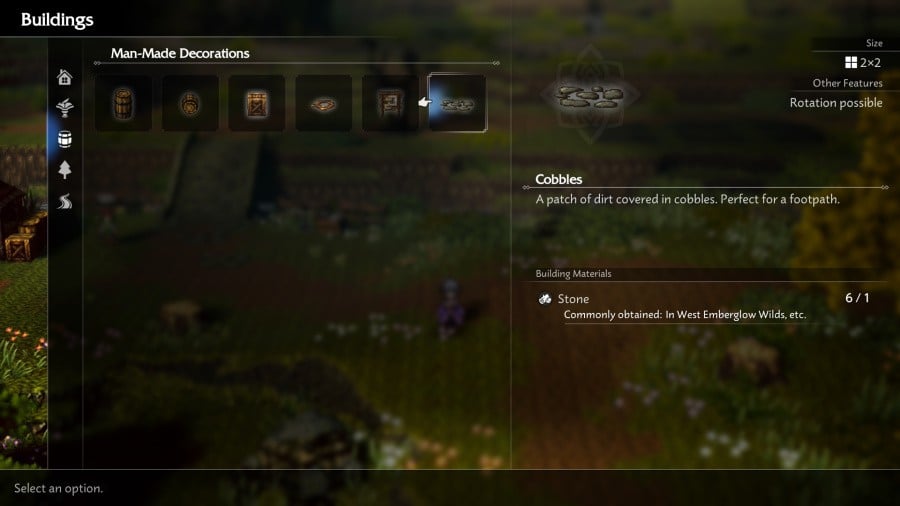
Task: Select the Cobbles decoration tile
Action: pos(457,103)
